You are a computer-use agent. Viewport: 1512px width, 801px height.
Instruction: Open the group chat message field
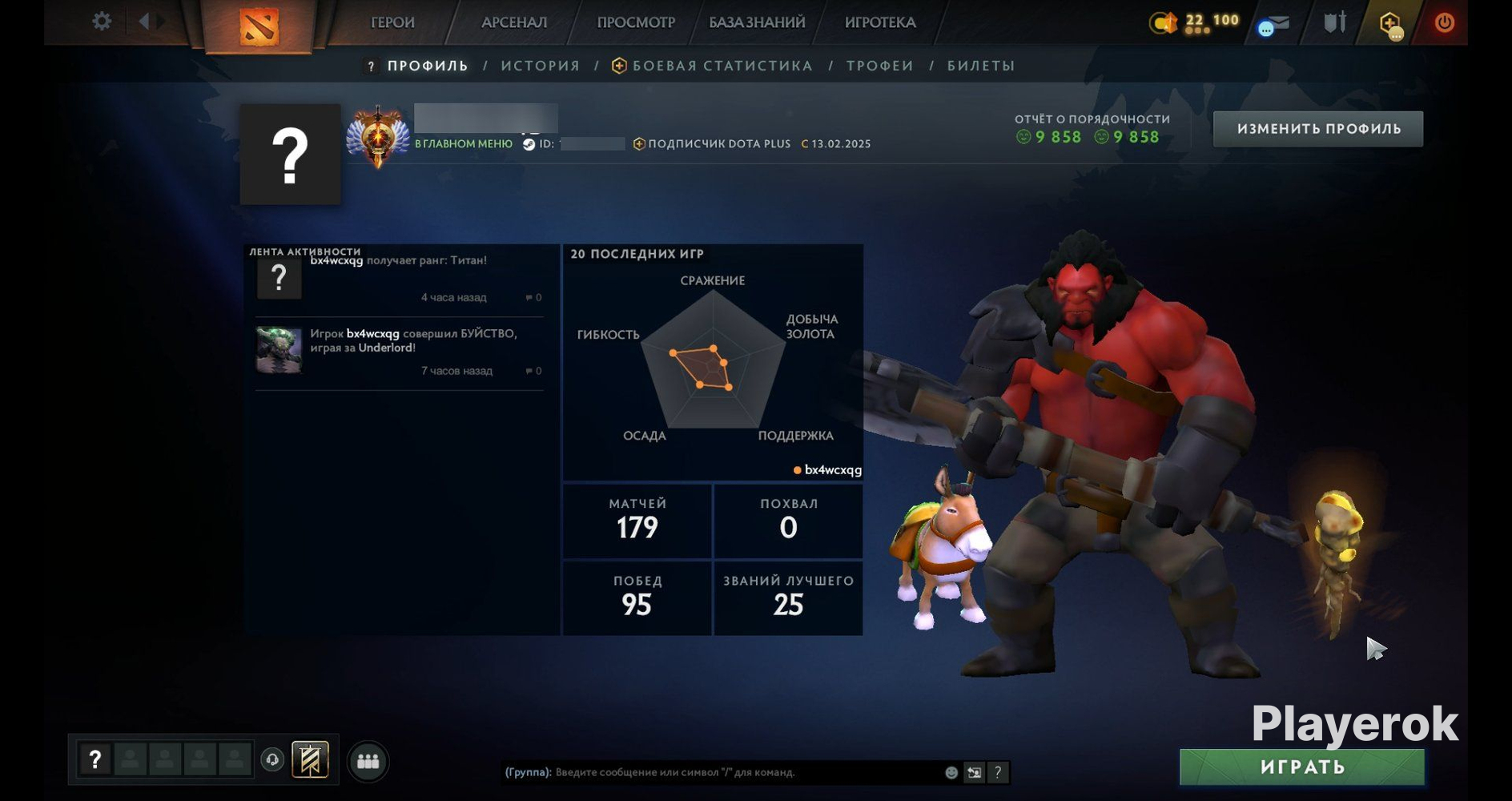(745, 772)
